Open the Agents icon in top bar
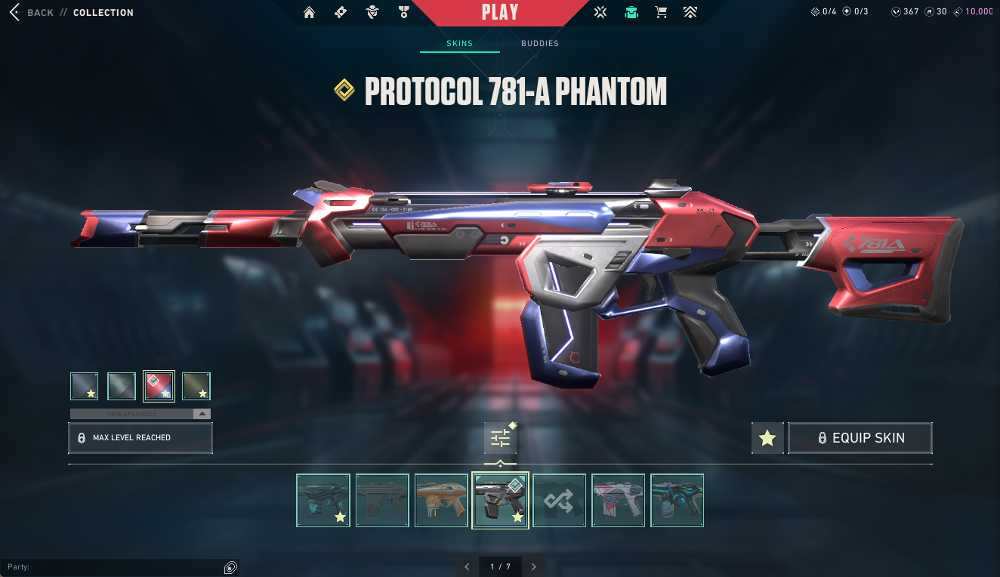 [x=372, y=13]
